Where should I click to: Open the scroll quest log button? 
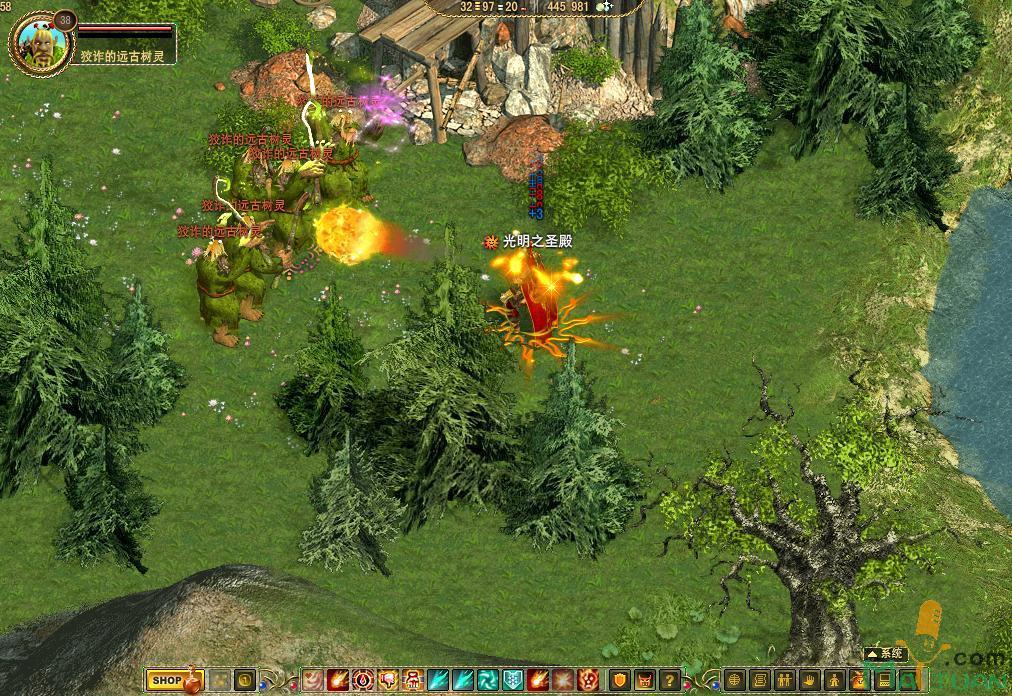[759, 680]
